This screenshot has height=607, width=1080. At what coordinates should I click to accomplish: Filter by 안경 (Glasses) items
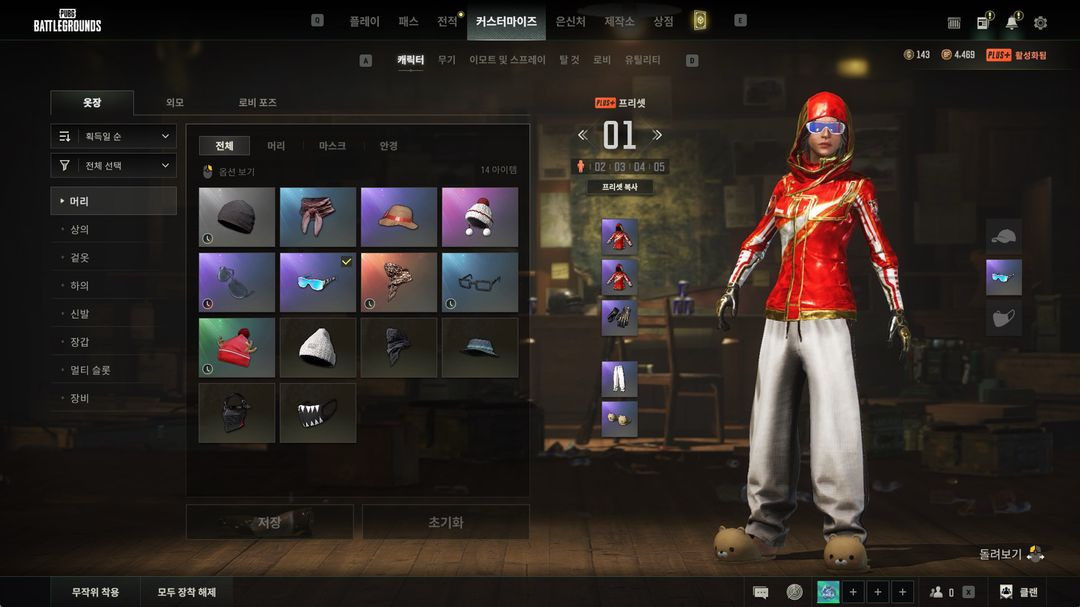[388, 146]
